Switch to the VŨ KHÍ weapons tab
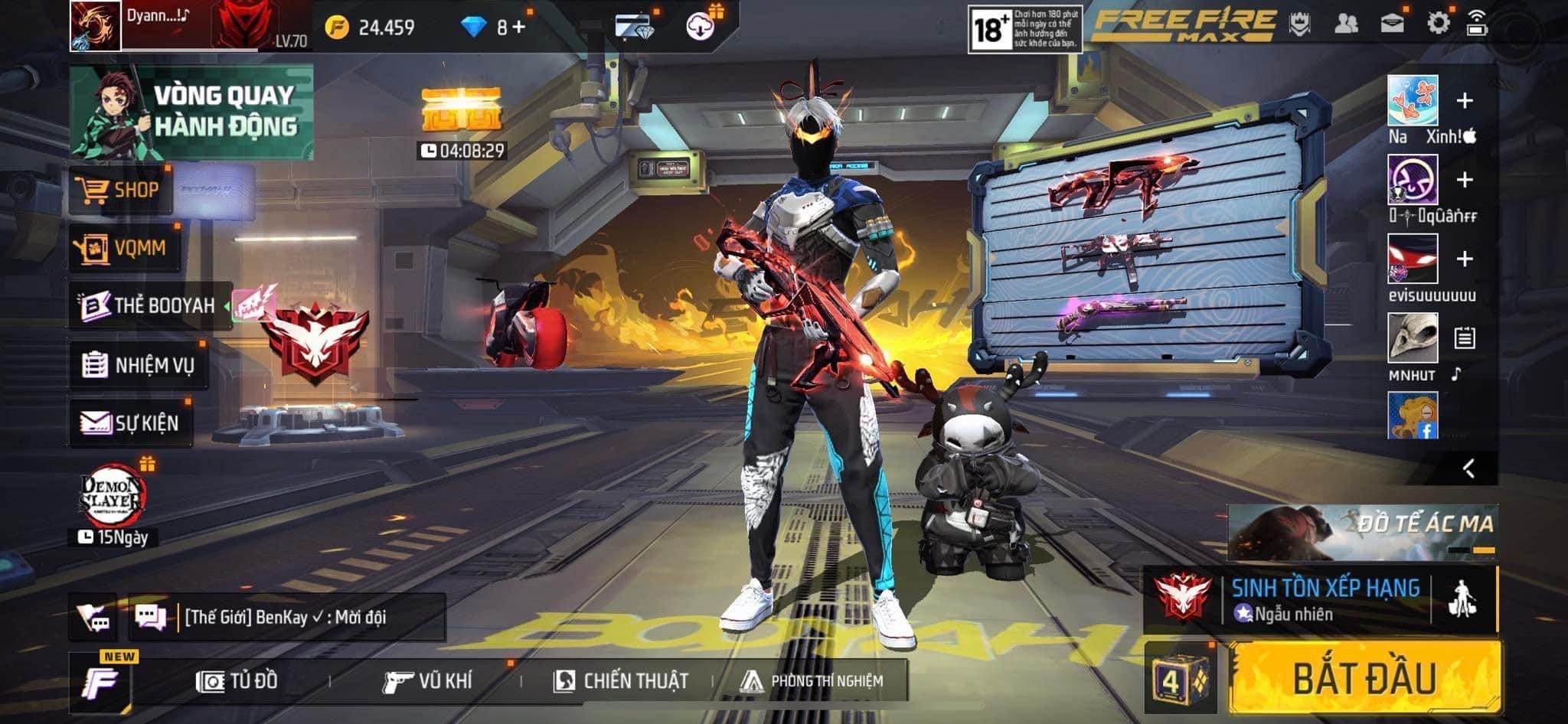 tap(427, 680)
